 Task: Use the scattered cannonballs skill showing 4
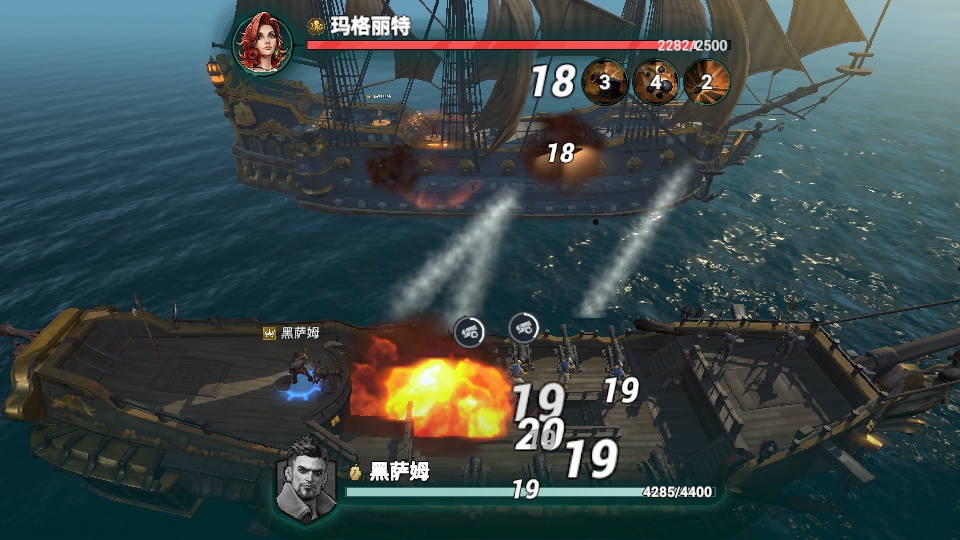tap(657, 82)
